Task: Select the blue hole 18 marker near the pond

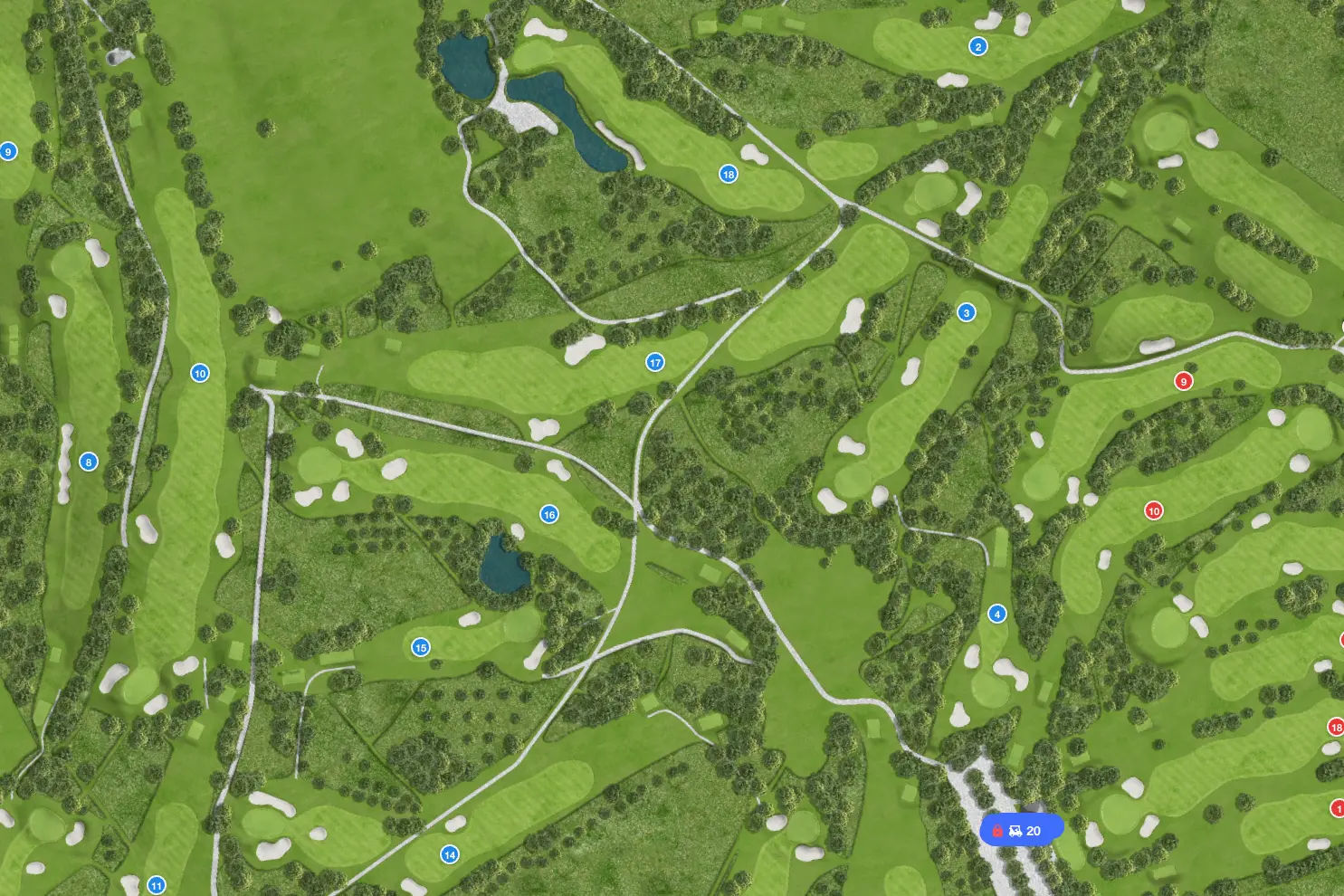Action: click(x=728, y=174)
